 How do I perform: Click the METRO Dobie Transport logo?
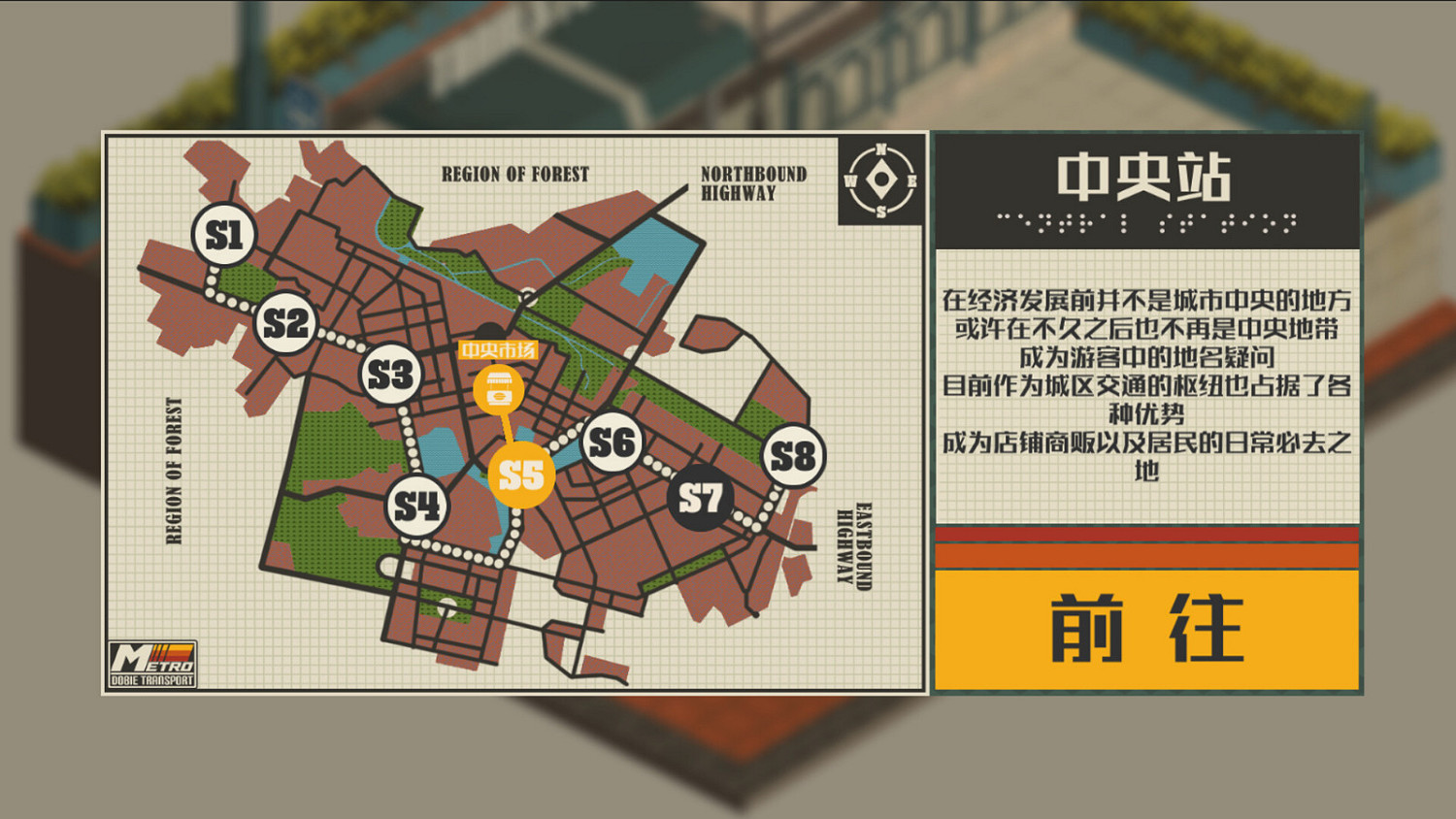tap(155, 664)
